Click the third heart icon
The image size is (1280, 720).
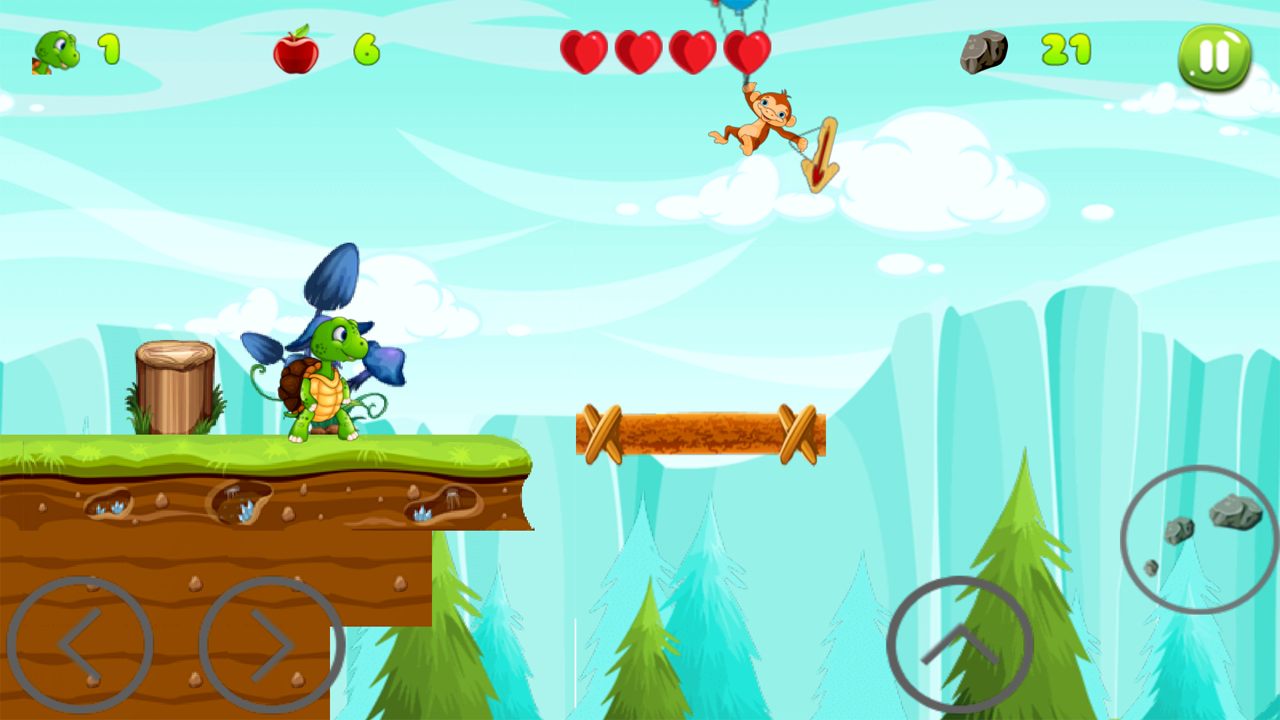694,50
